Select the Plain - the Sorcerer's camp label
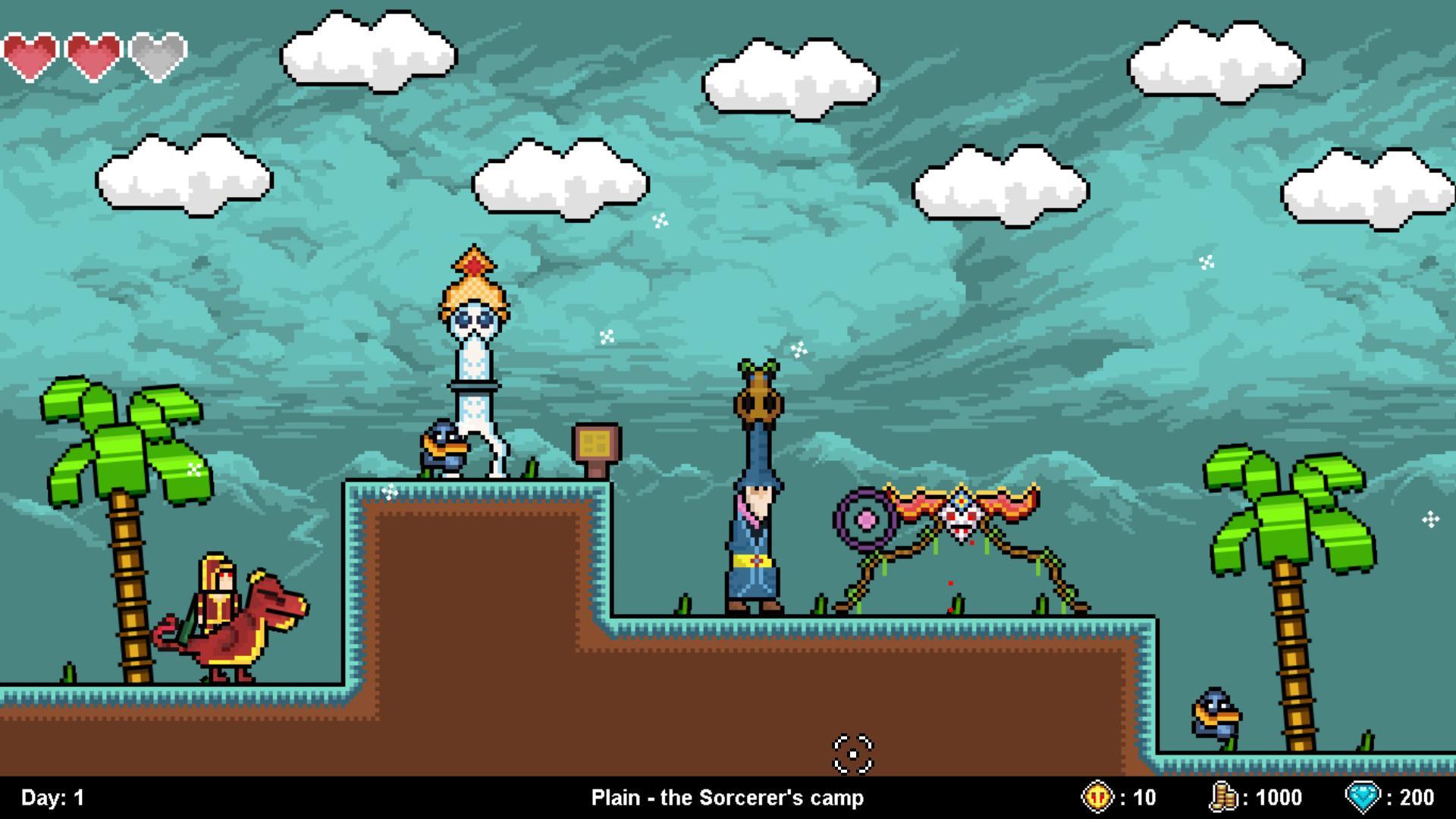The image size is (1456, 819). point(728,797)
